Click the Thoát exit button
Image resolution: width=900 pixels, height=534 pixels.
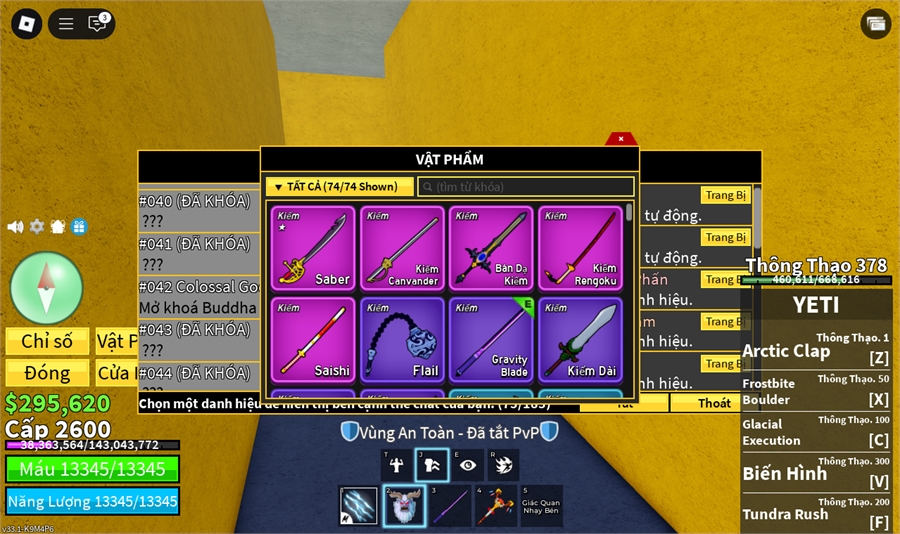click(714, 403)
